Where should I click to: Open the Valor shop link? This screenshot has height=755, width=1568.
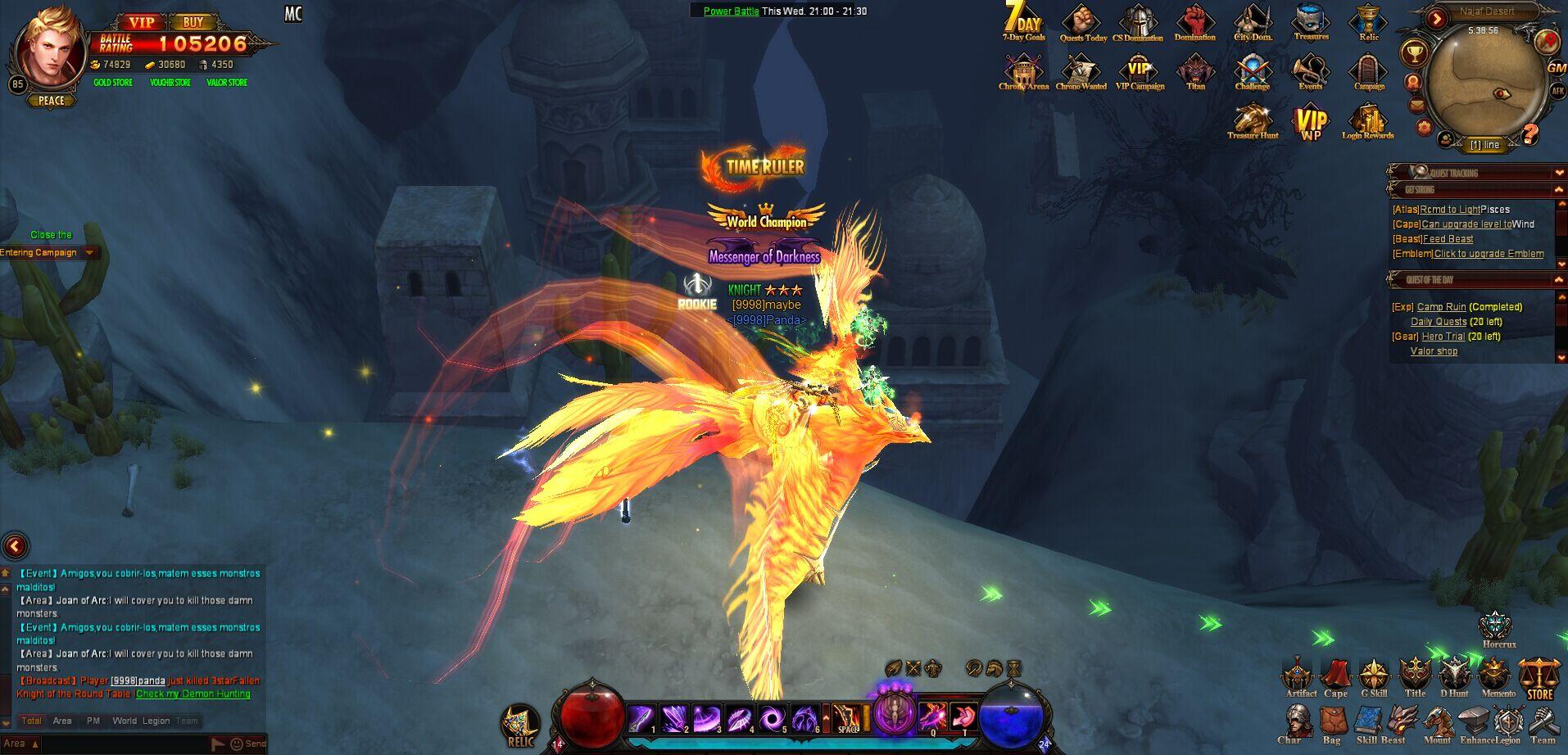click(1433, 350)
